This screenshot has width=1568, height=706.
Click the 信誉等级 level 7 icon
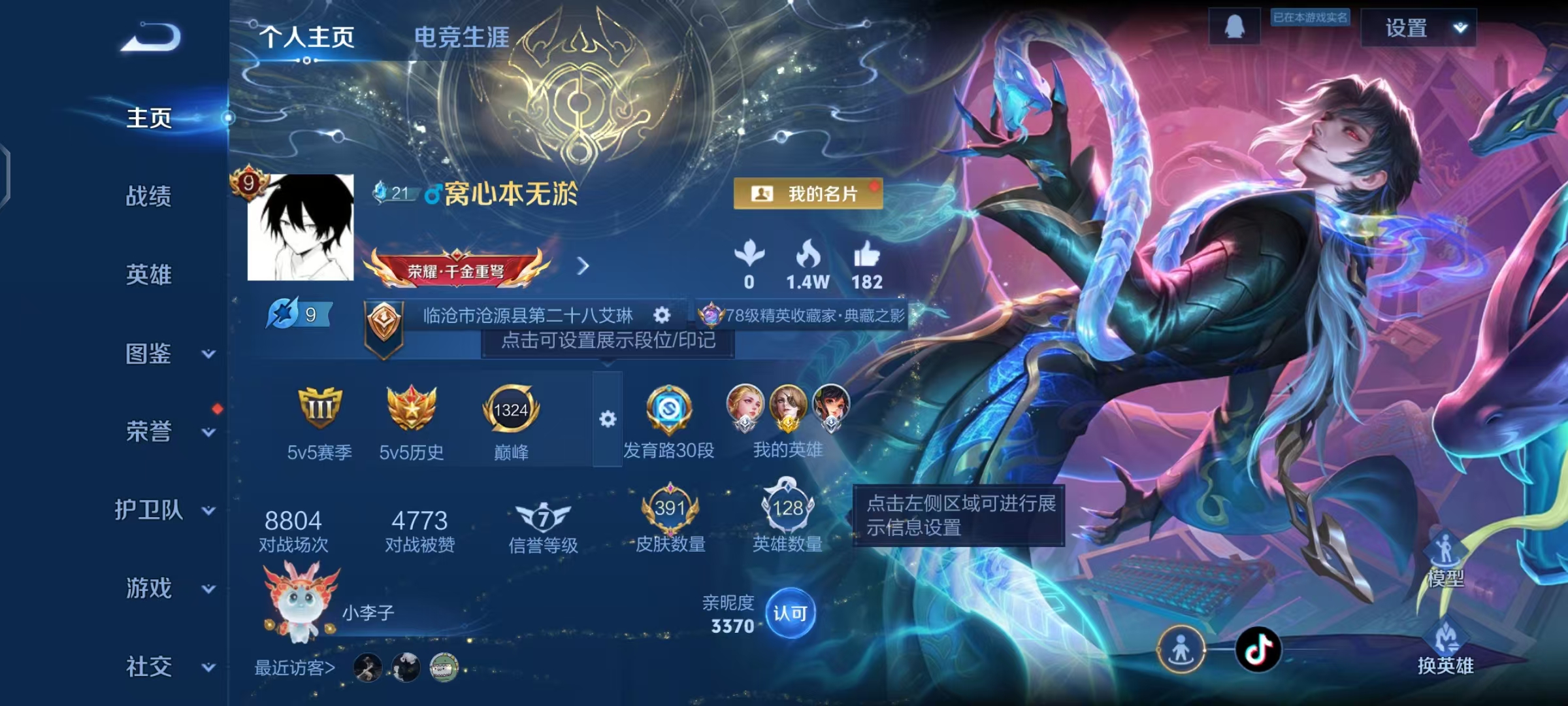tap(542, 516)
